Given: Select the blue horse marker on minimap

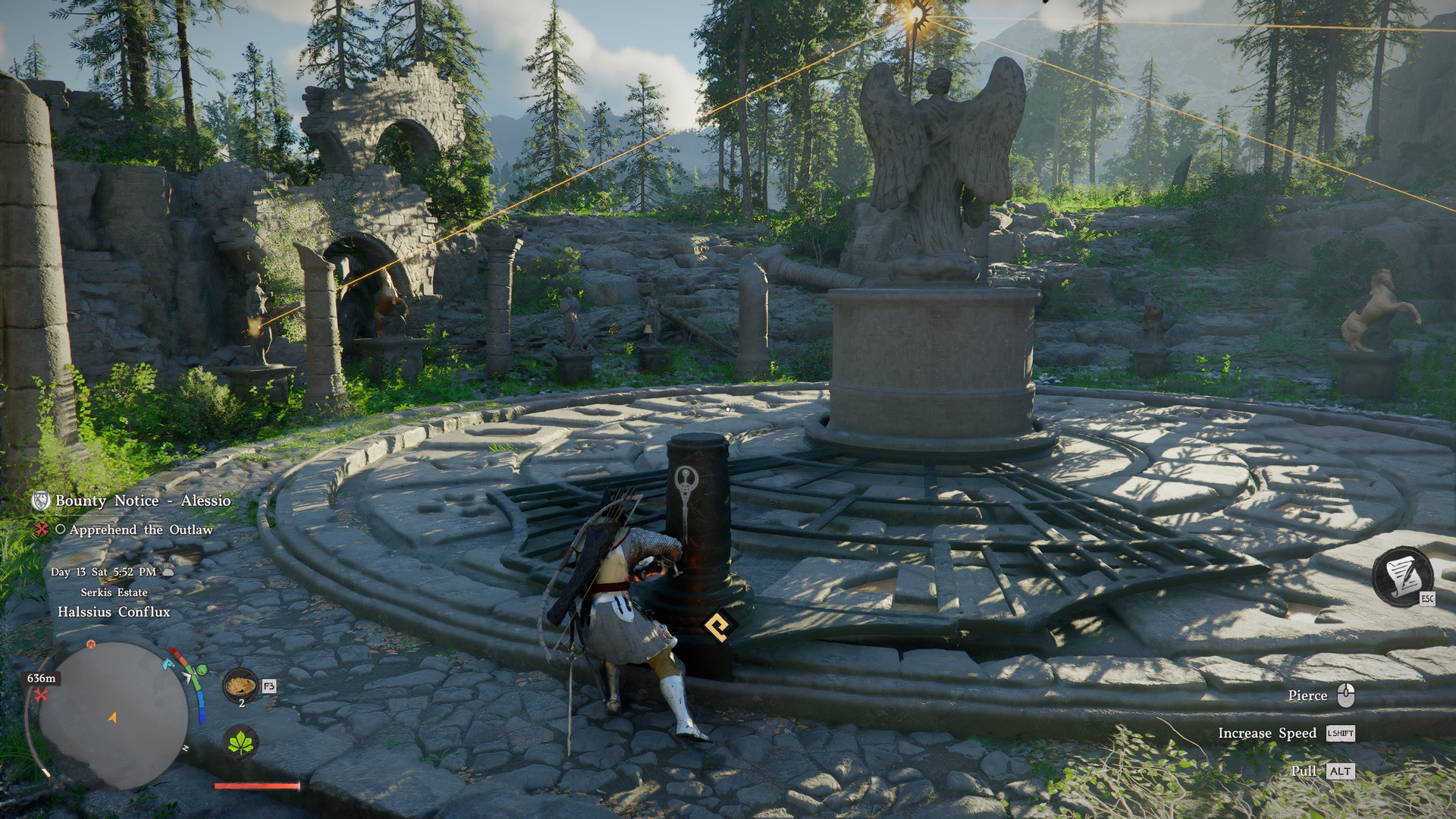Looking at the screenshot, I should point(168,664).
